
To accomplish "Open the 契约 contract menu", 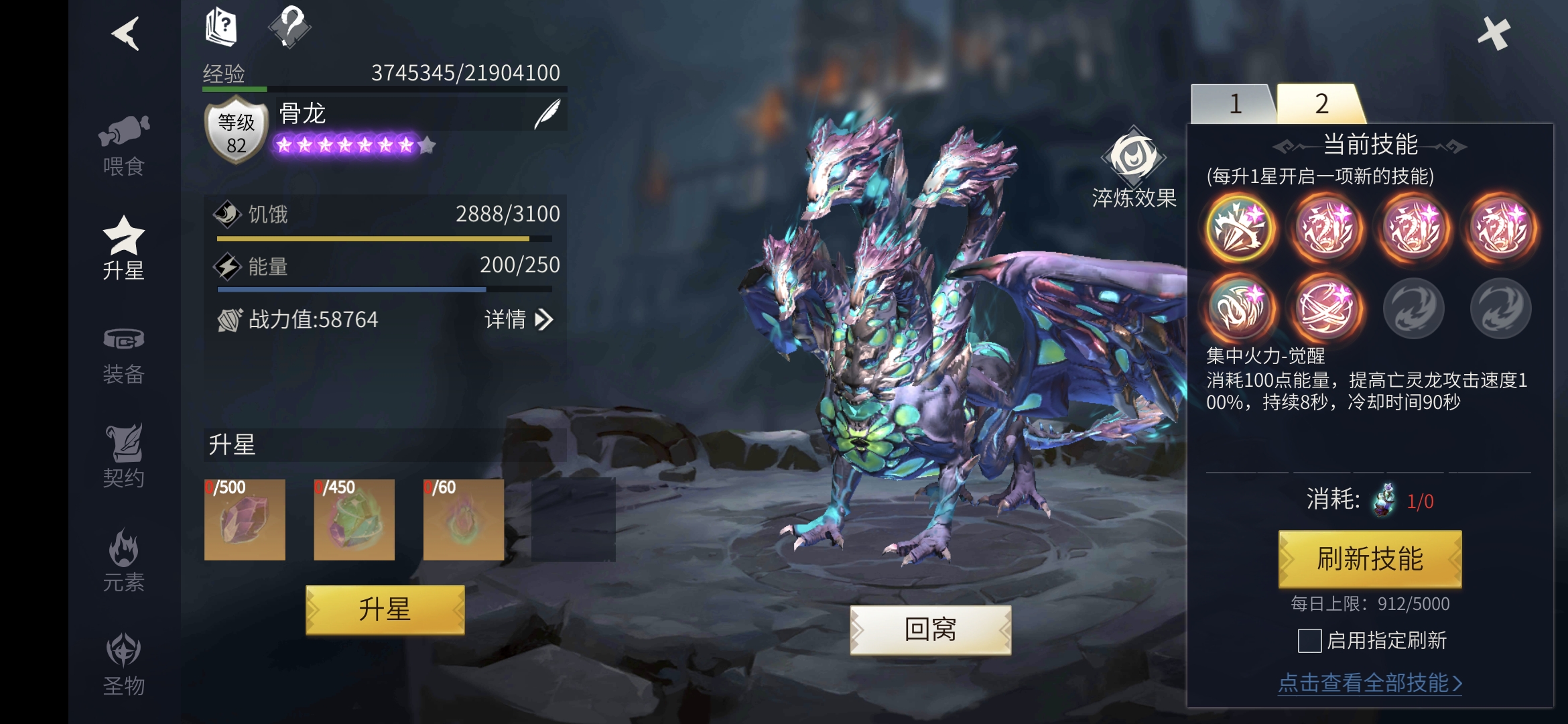I will pyautogui.click(x=124, y=457).
